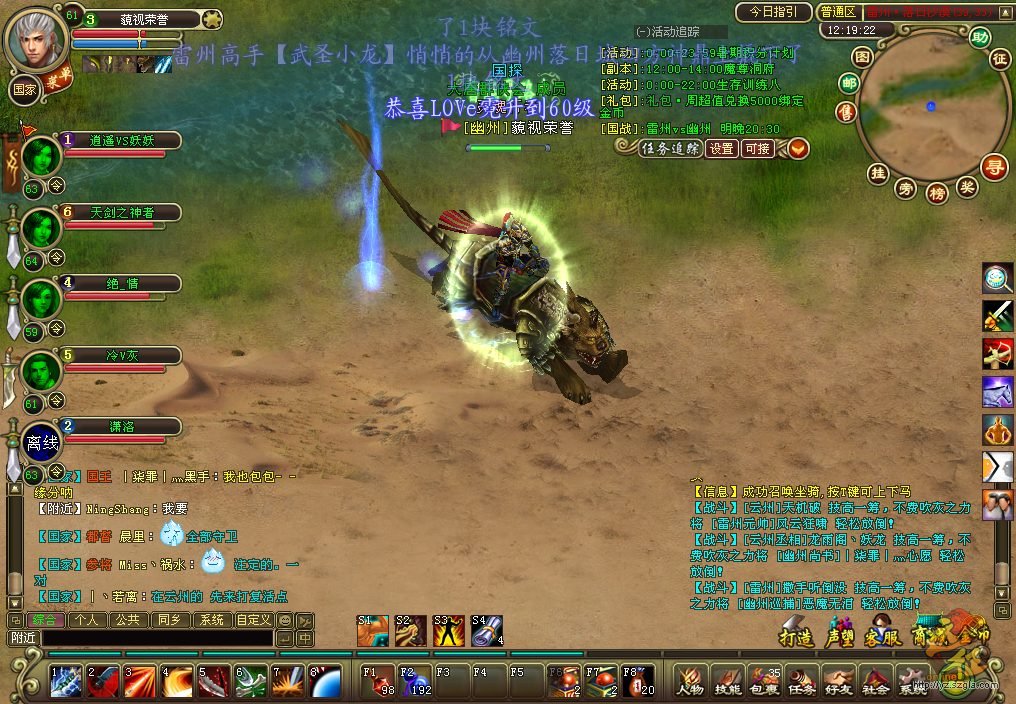Switch chat to the 系统 tab

211,620
